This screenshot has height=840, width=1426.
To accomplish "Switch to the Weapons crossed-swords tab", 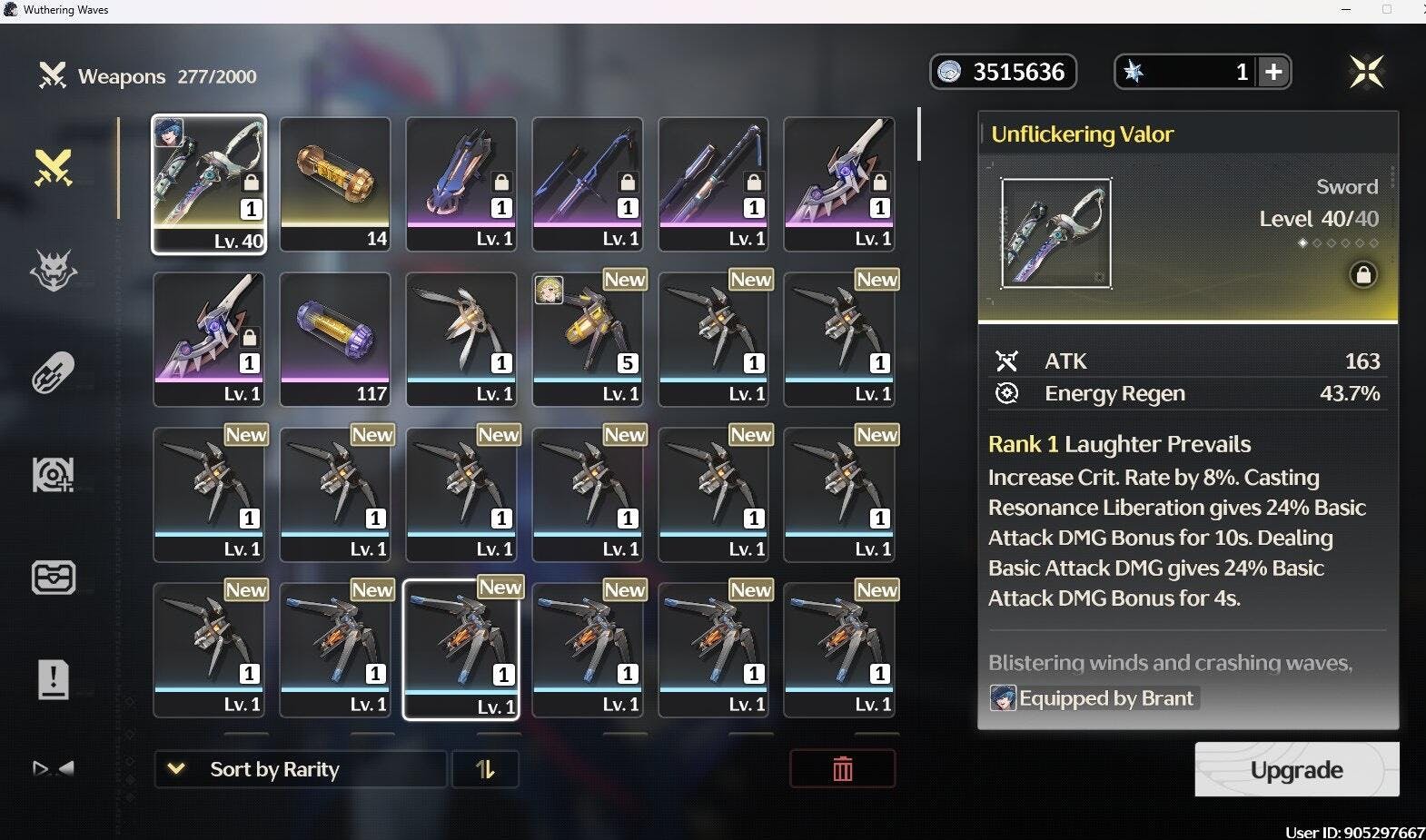I will [54, 167].
